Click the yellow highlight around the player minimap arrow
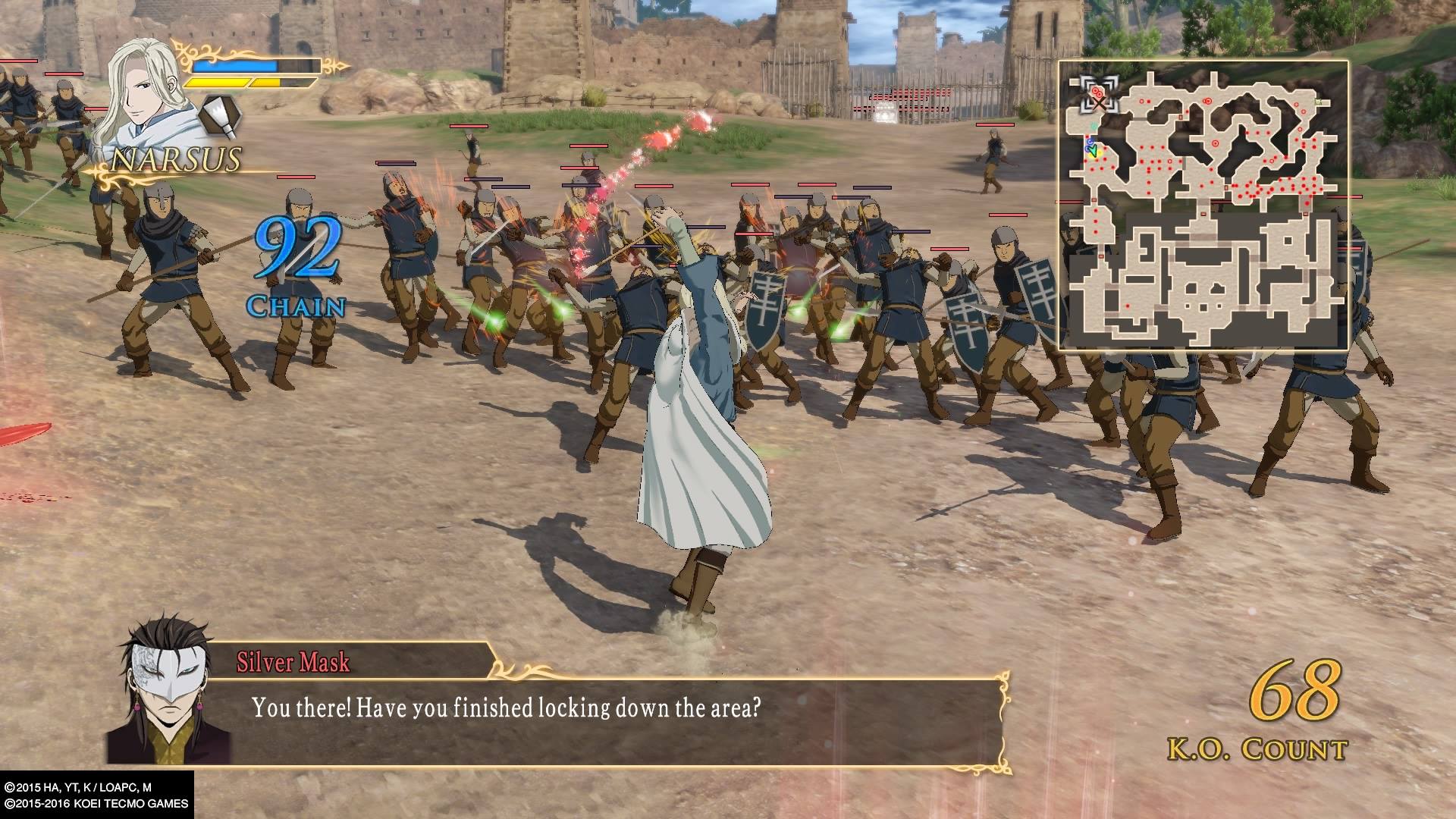The width and height of the screenshot is (1456, 819). pyautogui.click(x=1097, y=154)
